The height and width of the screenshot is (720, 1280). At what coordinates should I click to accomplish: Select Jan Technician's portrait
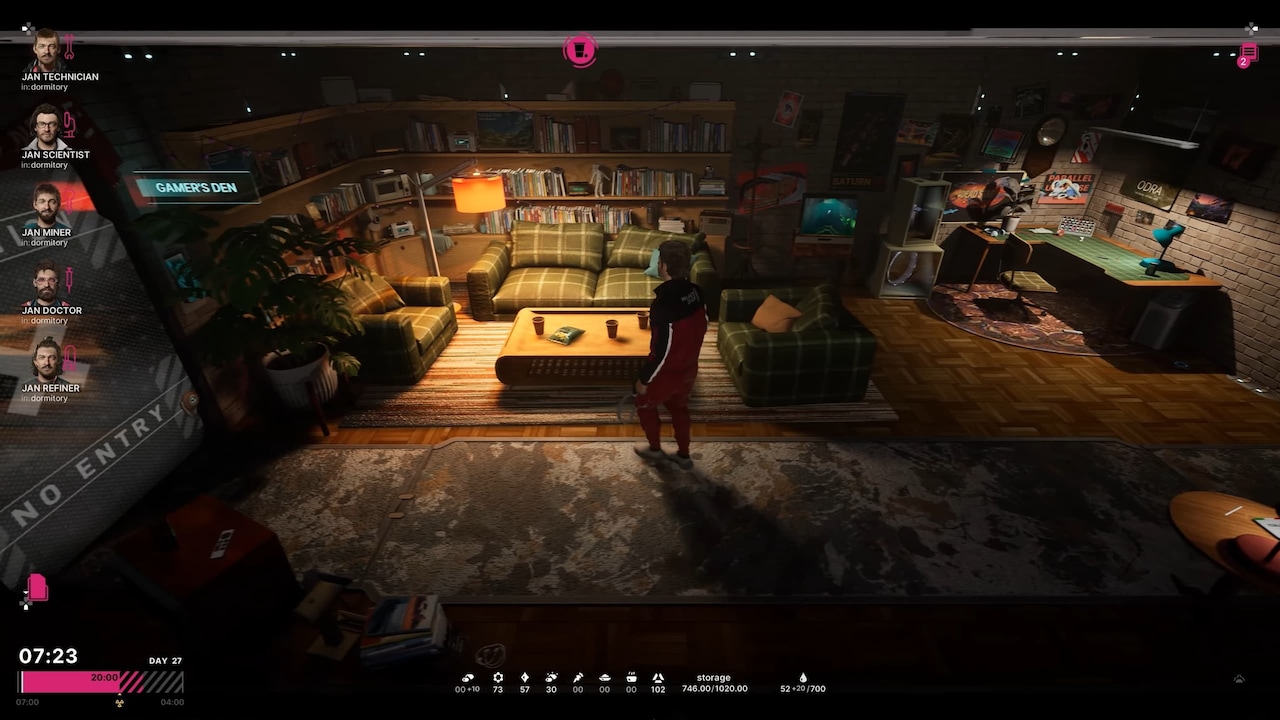(46, 50)
